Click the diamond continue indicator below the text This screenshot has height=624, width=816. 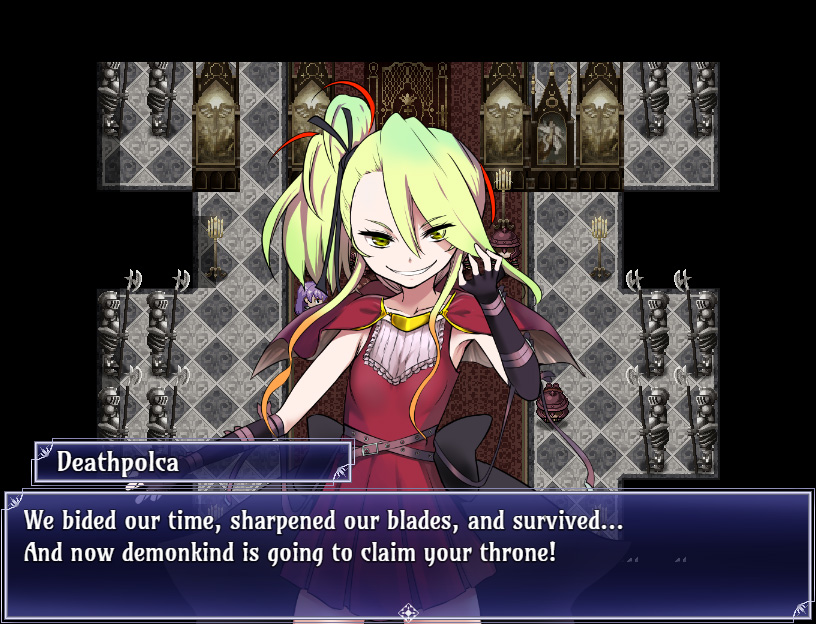tap(408, 612)
